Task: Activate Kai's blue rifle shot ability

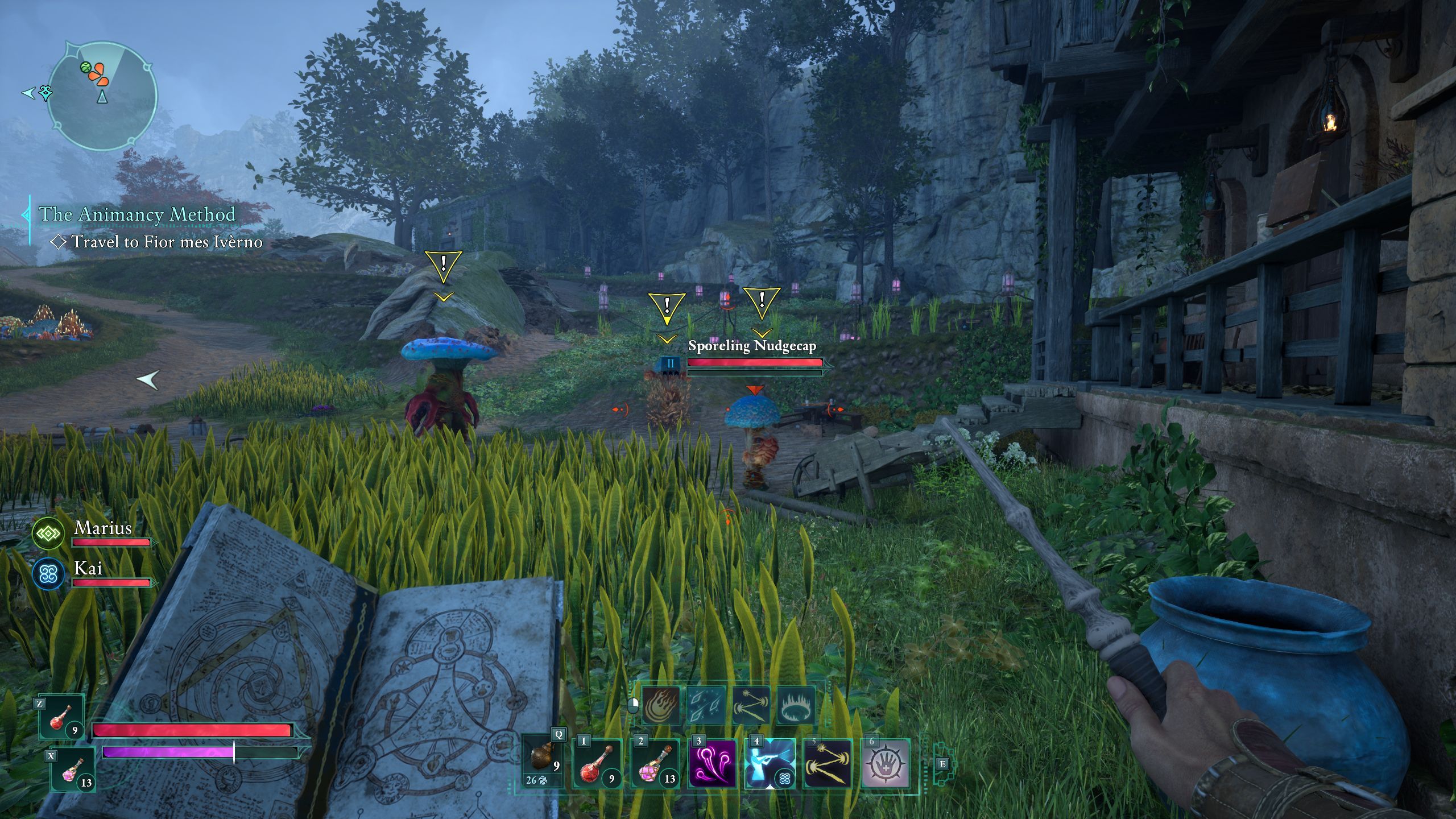Action: [770, 763]
